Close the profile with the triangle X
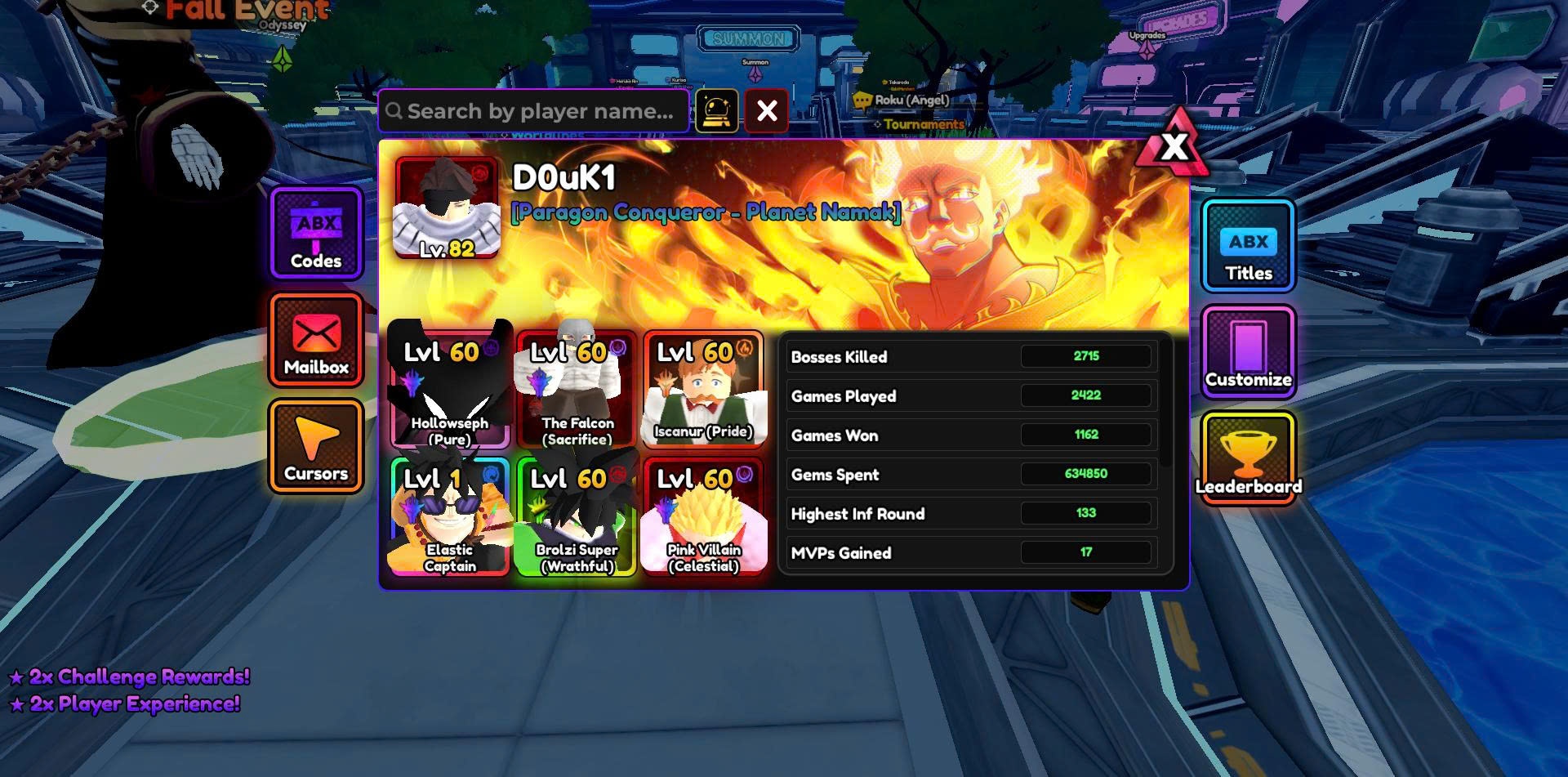Viewport: 1568px width, 777px height. (x=1174, y=147)
